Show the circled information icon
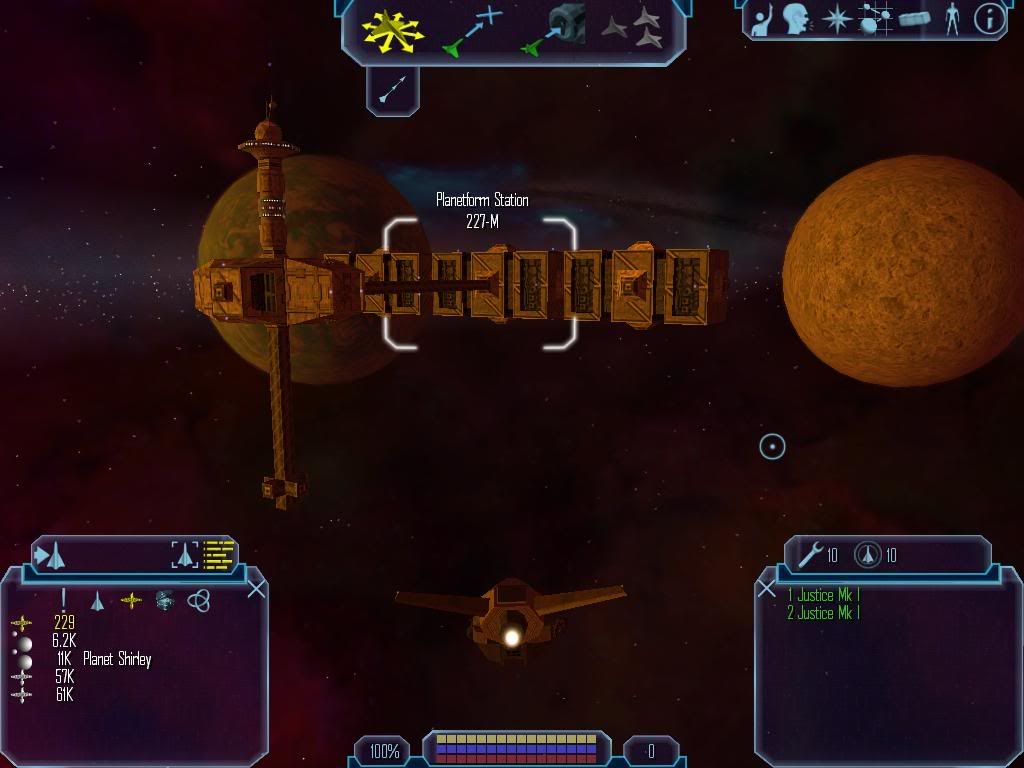Image resolution: width=1024 pixels, height=768 pixels. point(989,19)
